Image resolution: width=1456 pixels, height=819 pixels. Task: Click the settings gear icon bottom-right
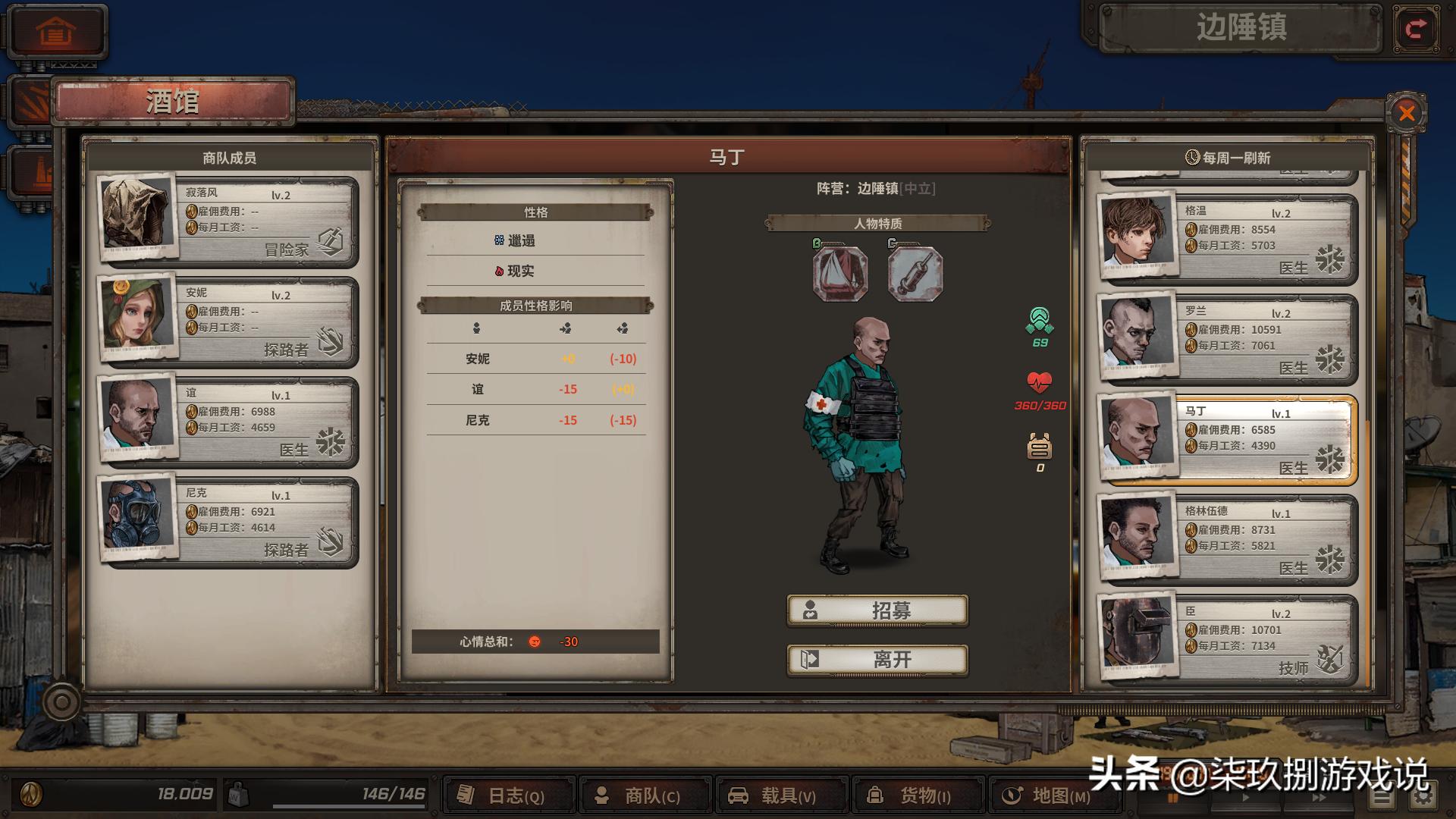pyautogui.click(x=1424, y=796)
